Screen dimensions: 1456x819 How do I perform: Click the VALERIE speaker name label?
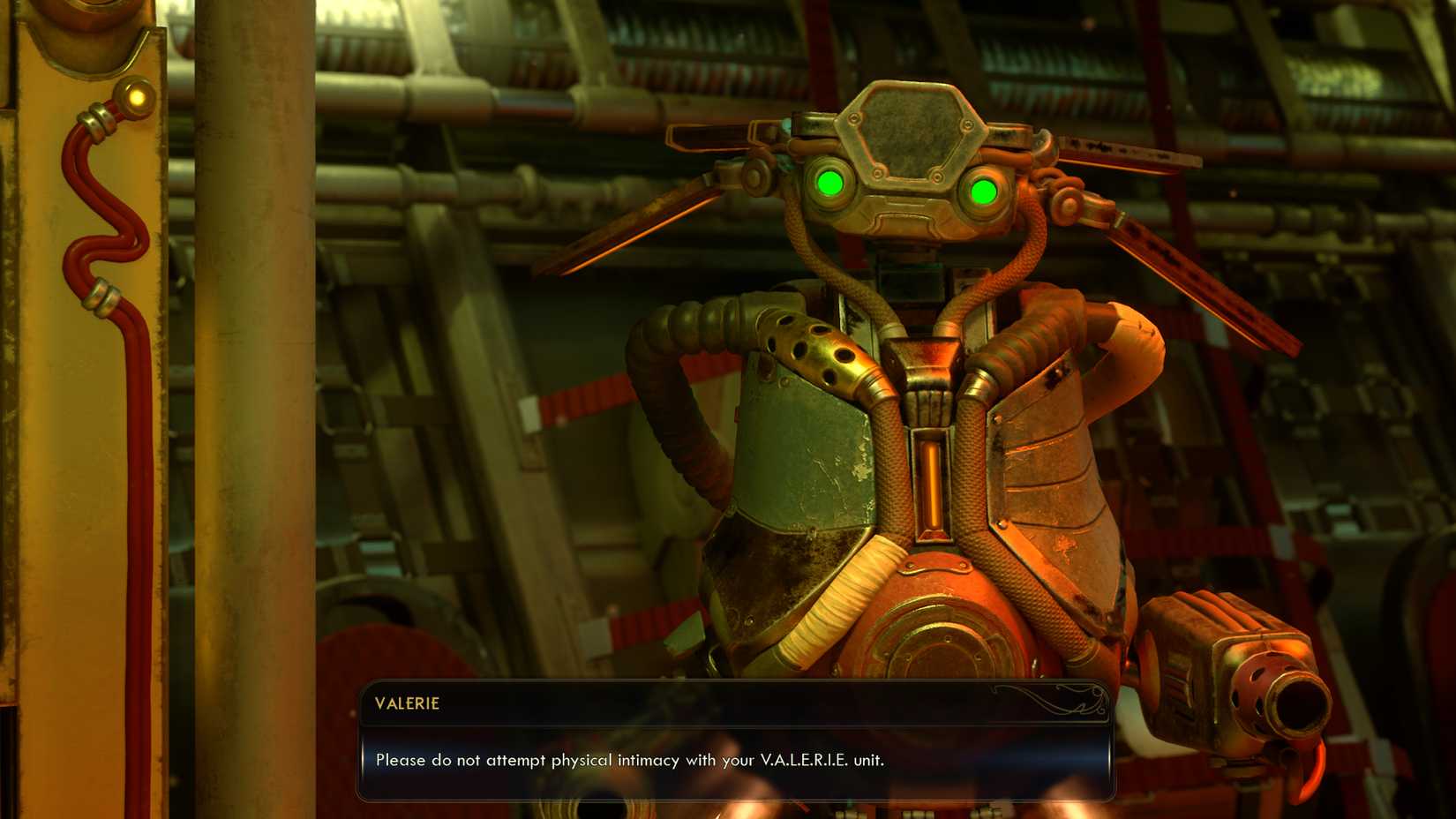[x=409, y=704]
